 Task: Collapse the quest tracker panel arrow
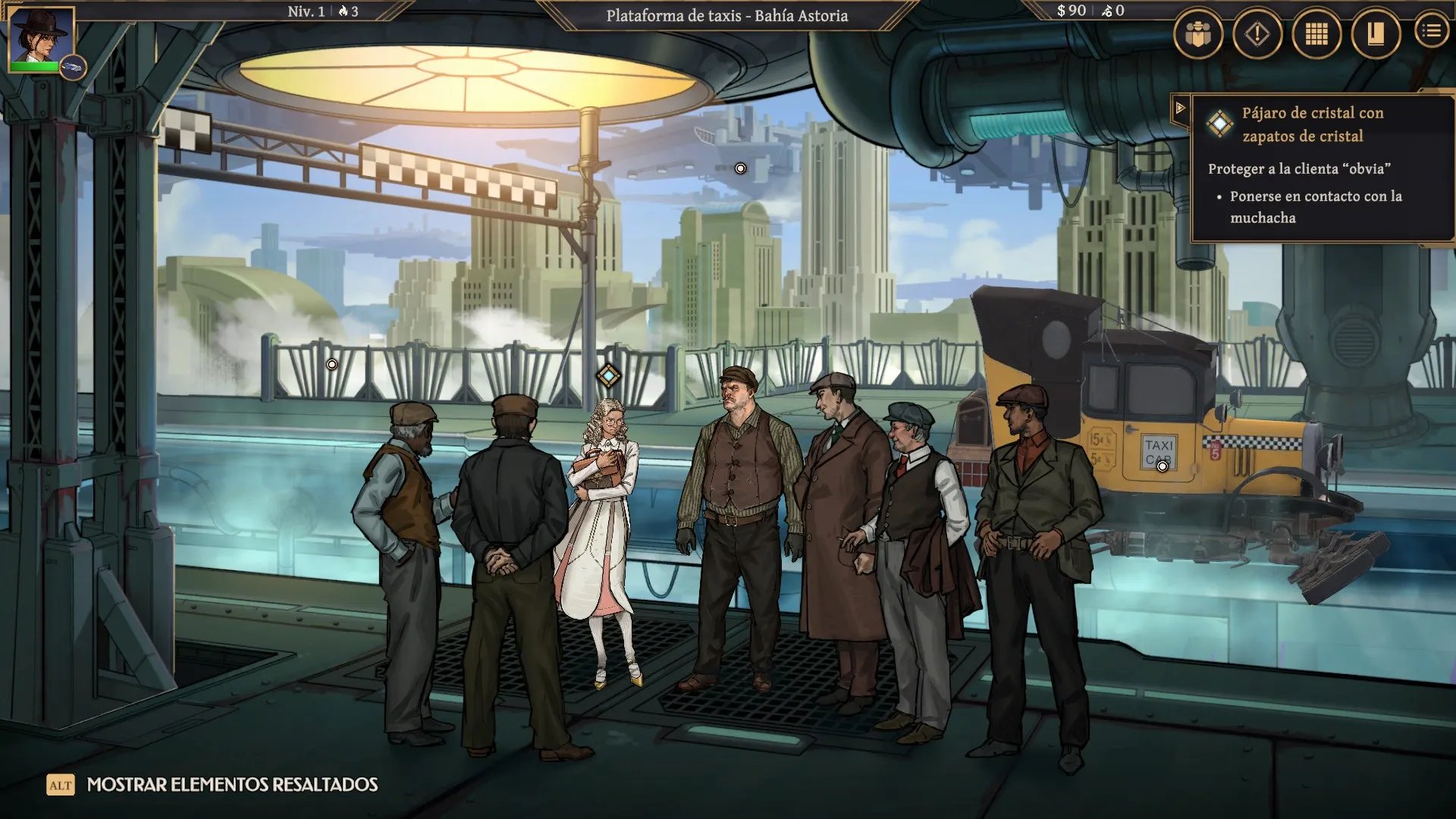tap(1180, 108)
